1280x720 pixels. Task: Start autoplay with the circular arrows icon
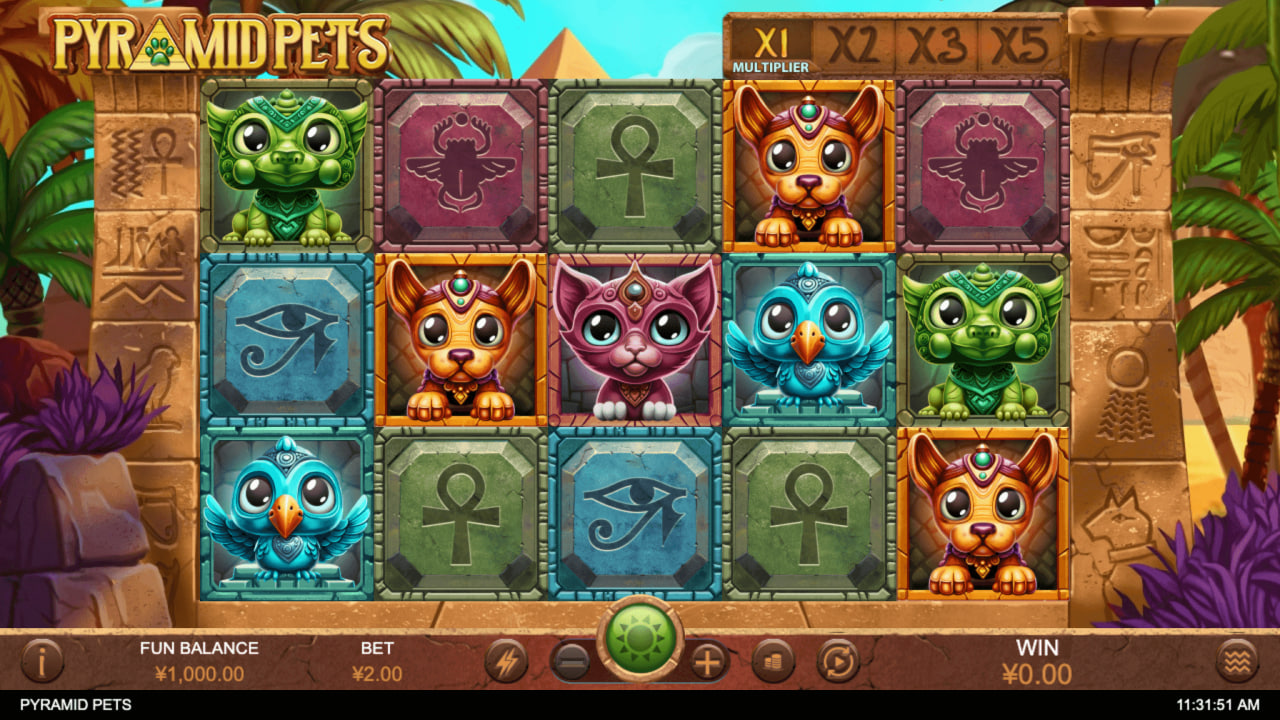point(838,661)
